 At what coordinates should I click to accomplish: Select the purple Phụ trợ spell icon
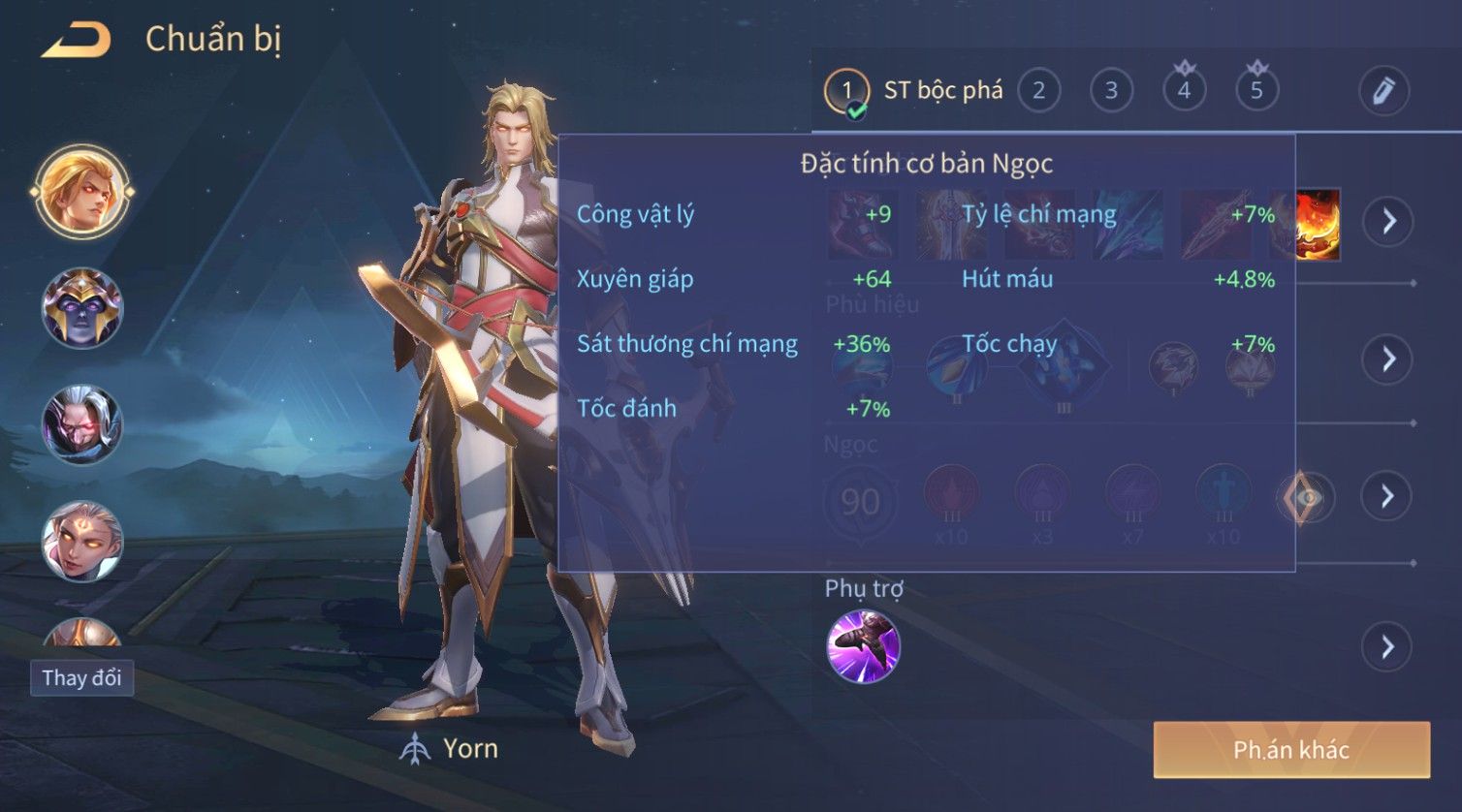point(863,646)
